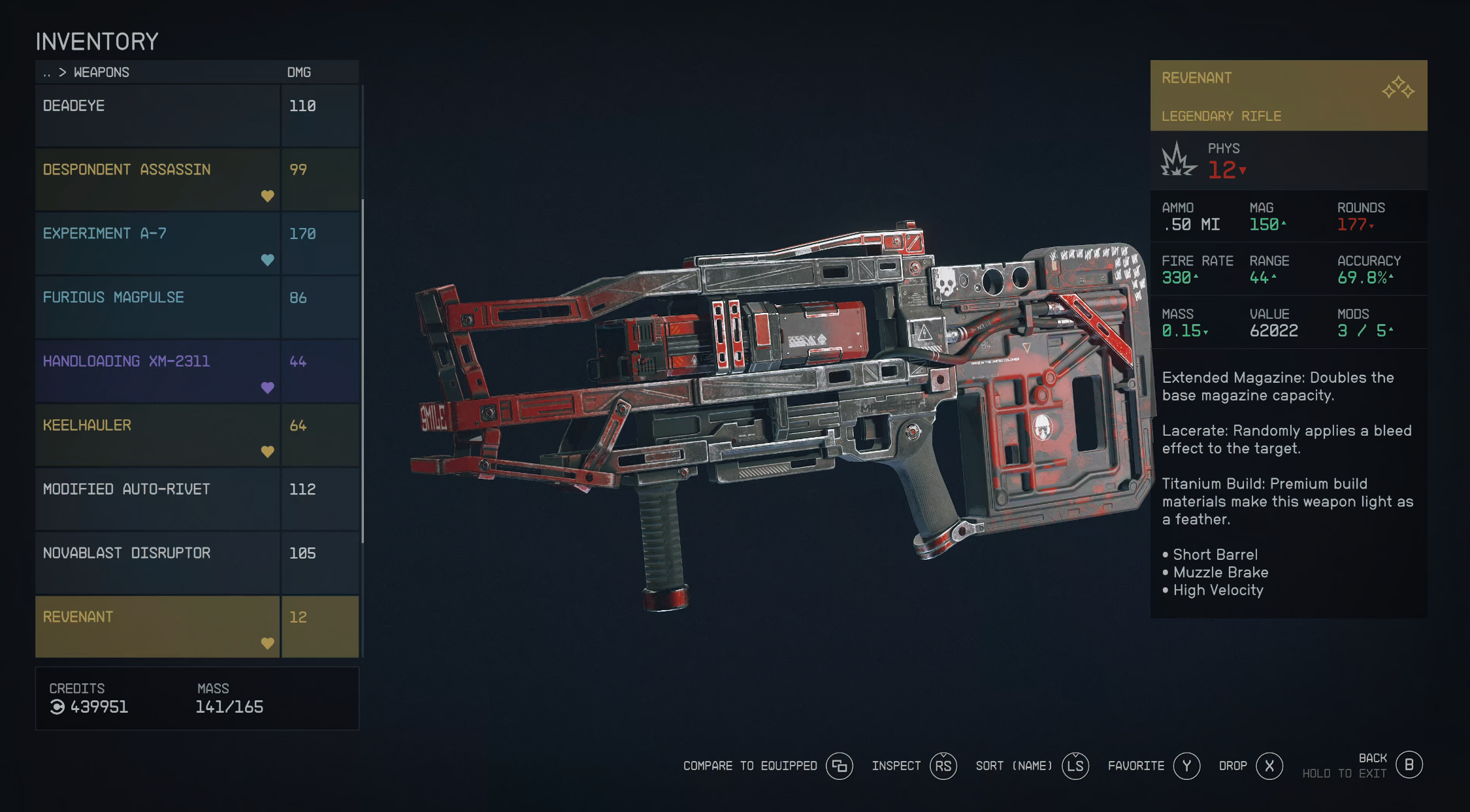
Task: Click the credits coin icon
Action: pyautogui.click(x=57, y=707)
